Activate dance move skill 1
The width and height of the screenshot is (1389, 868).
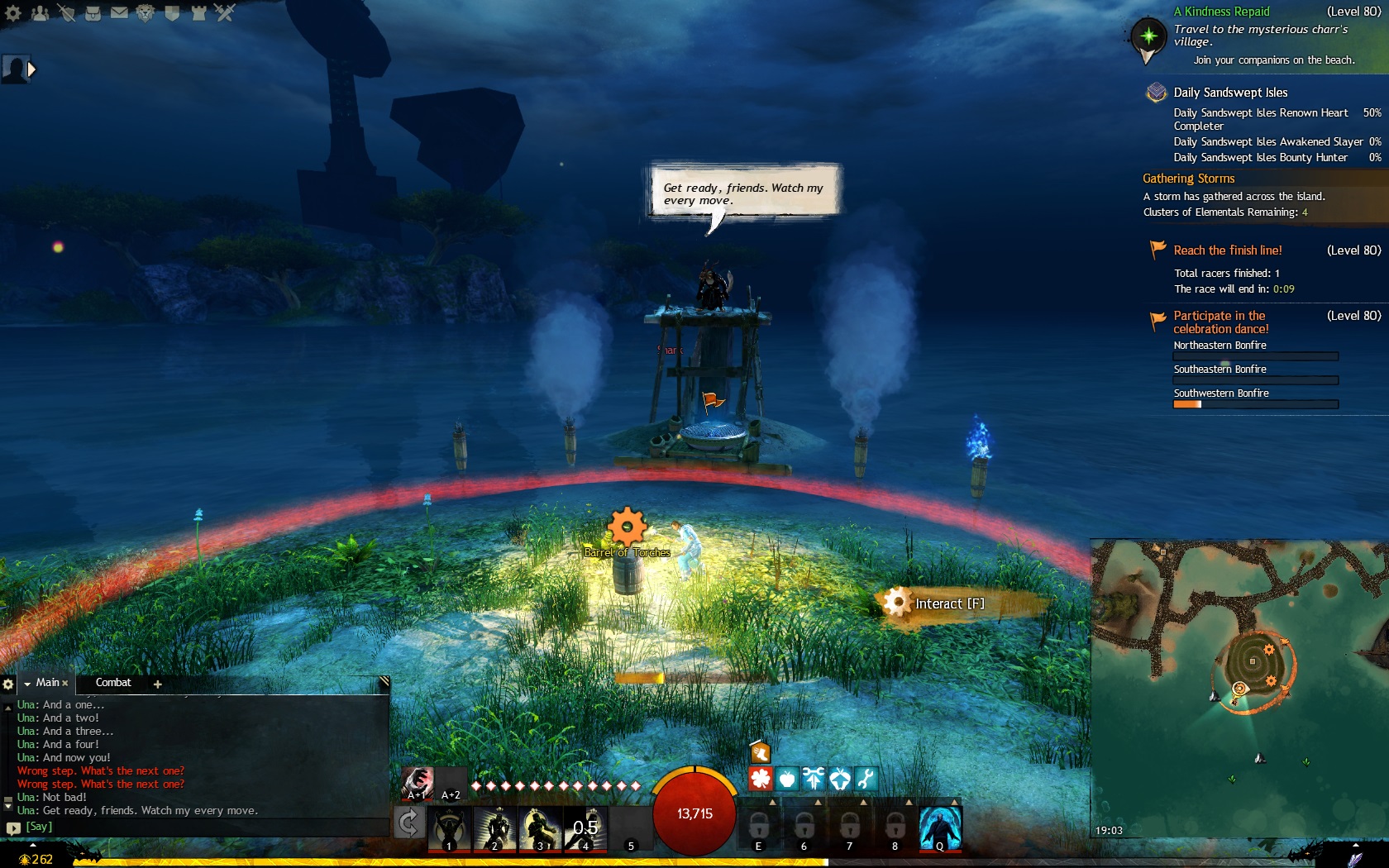click(449, 828)
